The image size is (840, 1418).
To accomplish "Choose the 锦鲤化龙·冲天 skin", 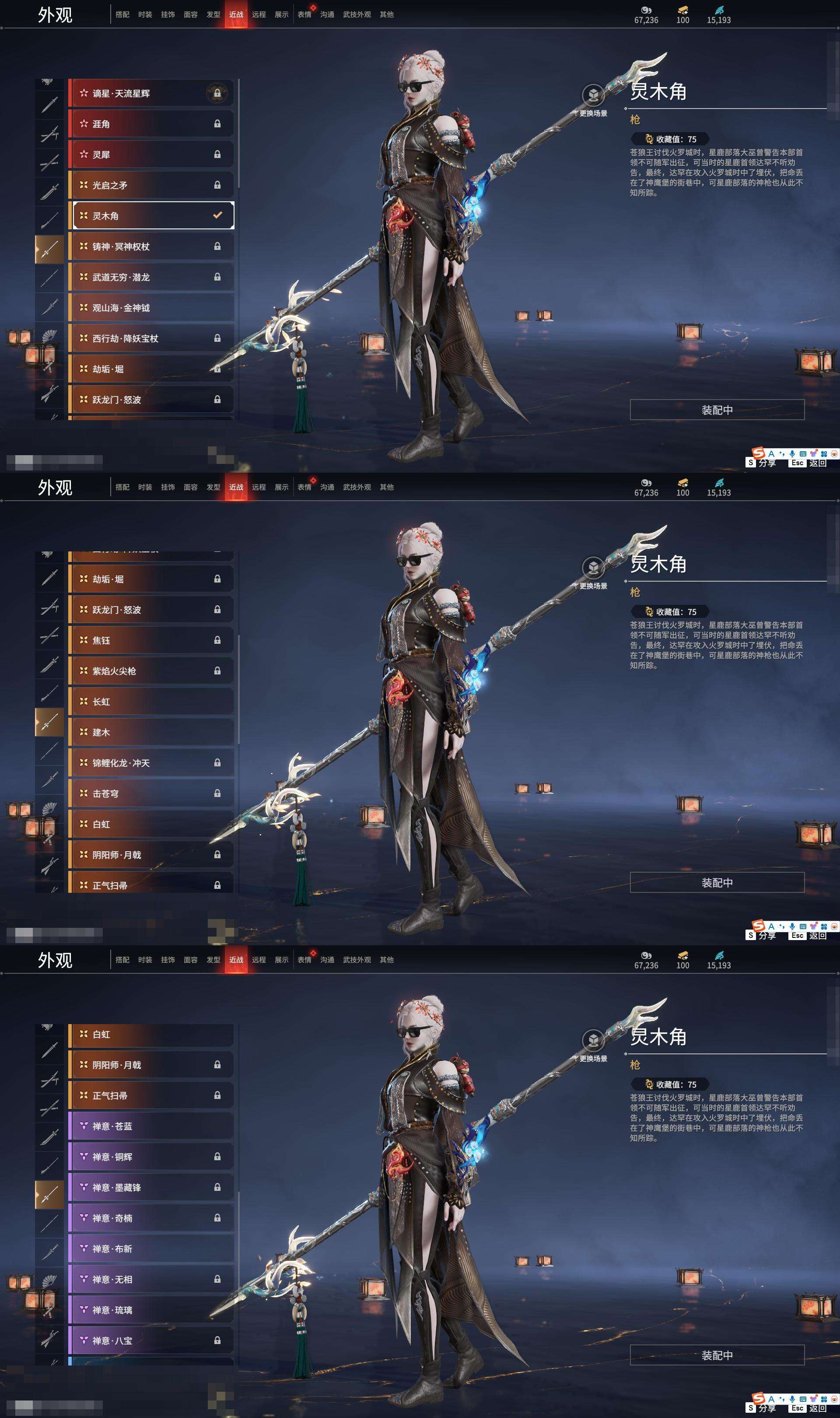I will (150, 762).
